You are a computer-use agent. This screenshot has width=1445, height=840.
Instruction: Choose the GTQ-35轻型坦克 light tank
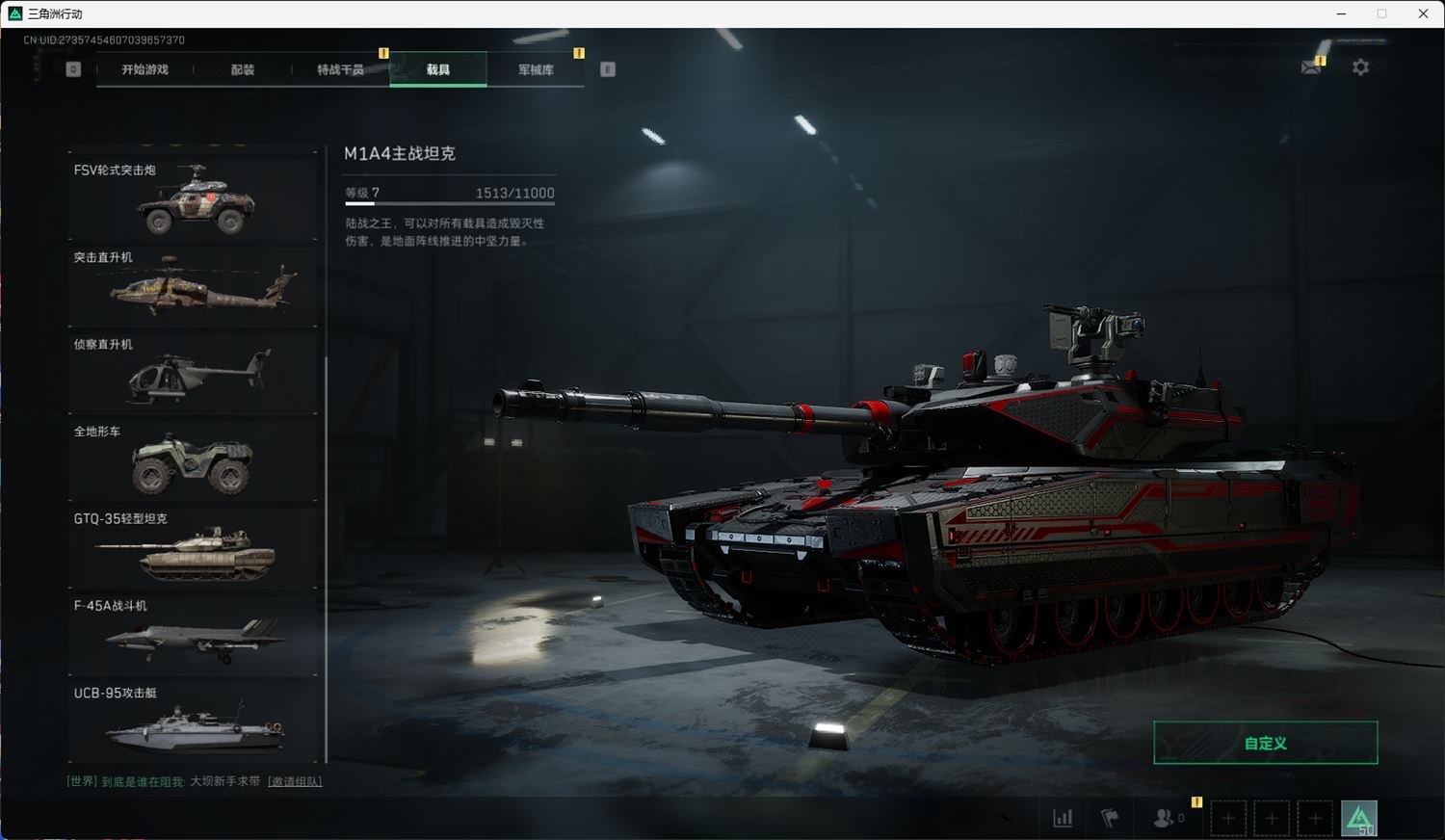pyautogui.click(x=193, y=547)
